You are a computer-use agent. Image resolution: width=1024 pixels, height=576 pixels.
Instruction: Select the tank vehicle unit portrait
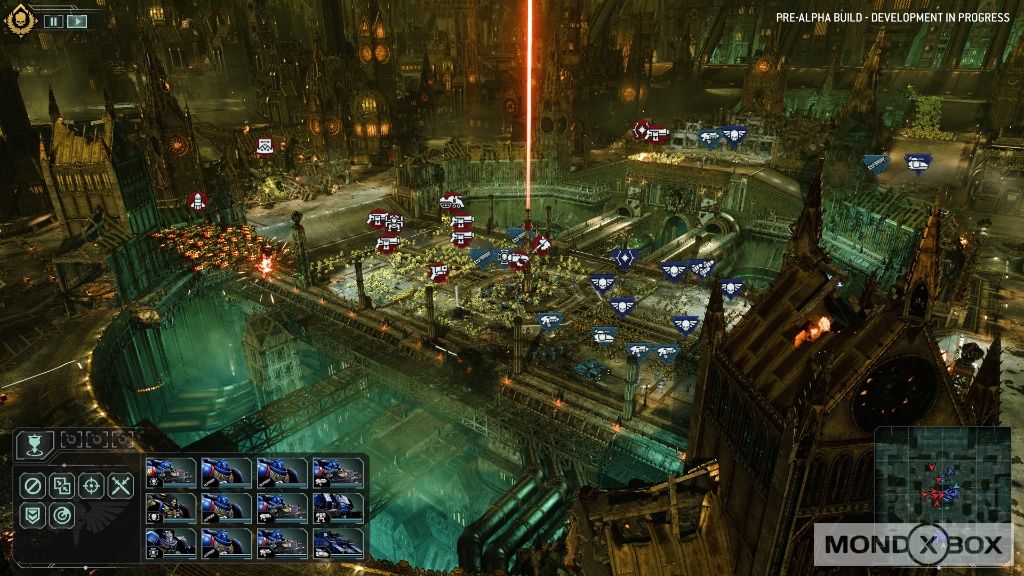pyautogui.click(x=338, y=543)
